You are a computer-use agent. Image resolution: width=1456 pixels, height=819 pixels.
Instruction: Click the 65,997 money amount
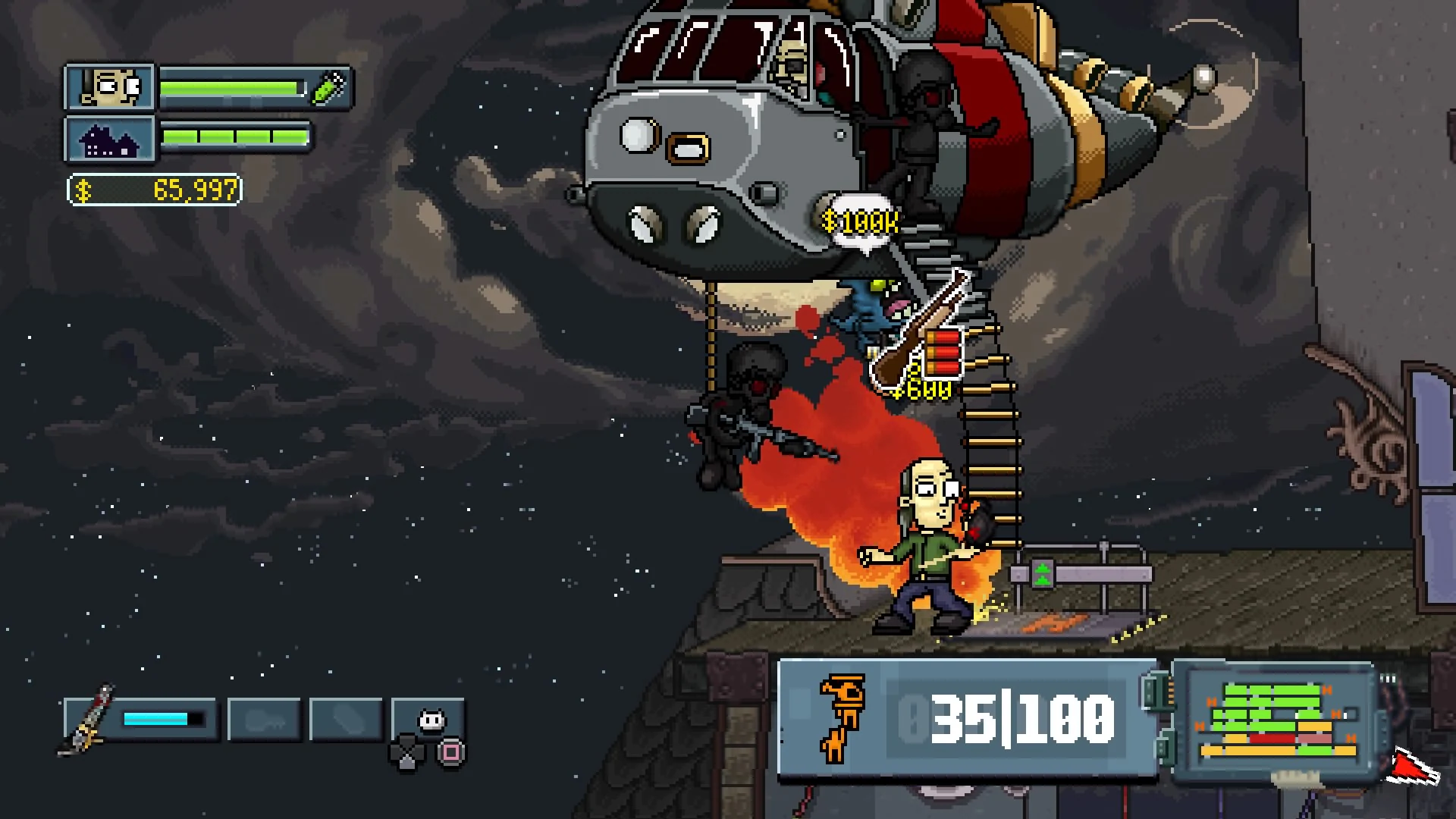coord(193,191)
